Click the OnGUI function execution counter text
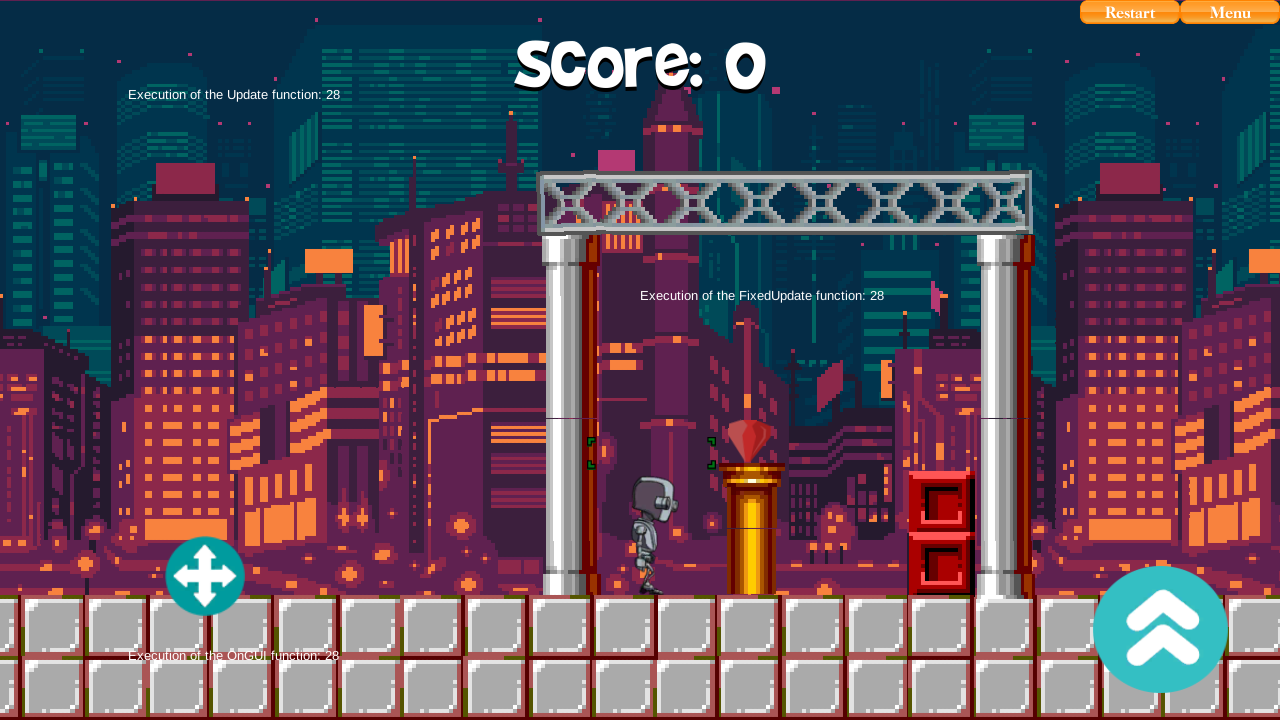The height and width of the screenshot is (720, 1280). coord(233,655)
